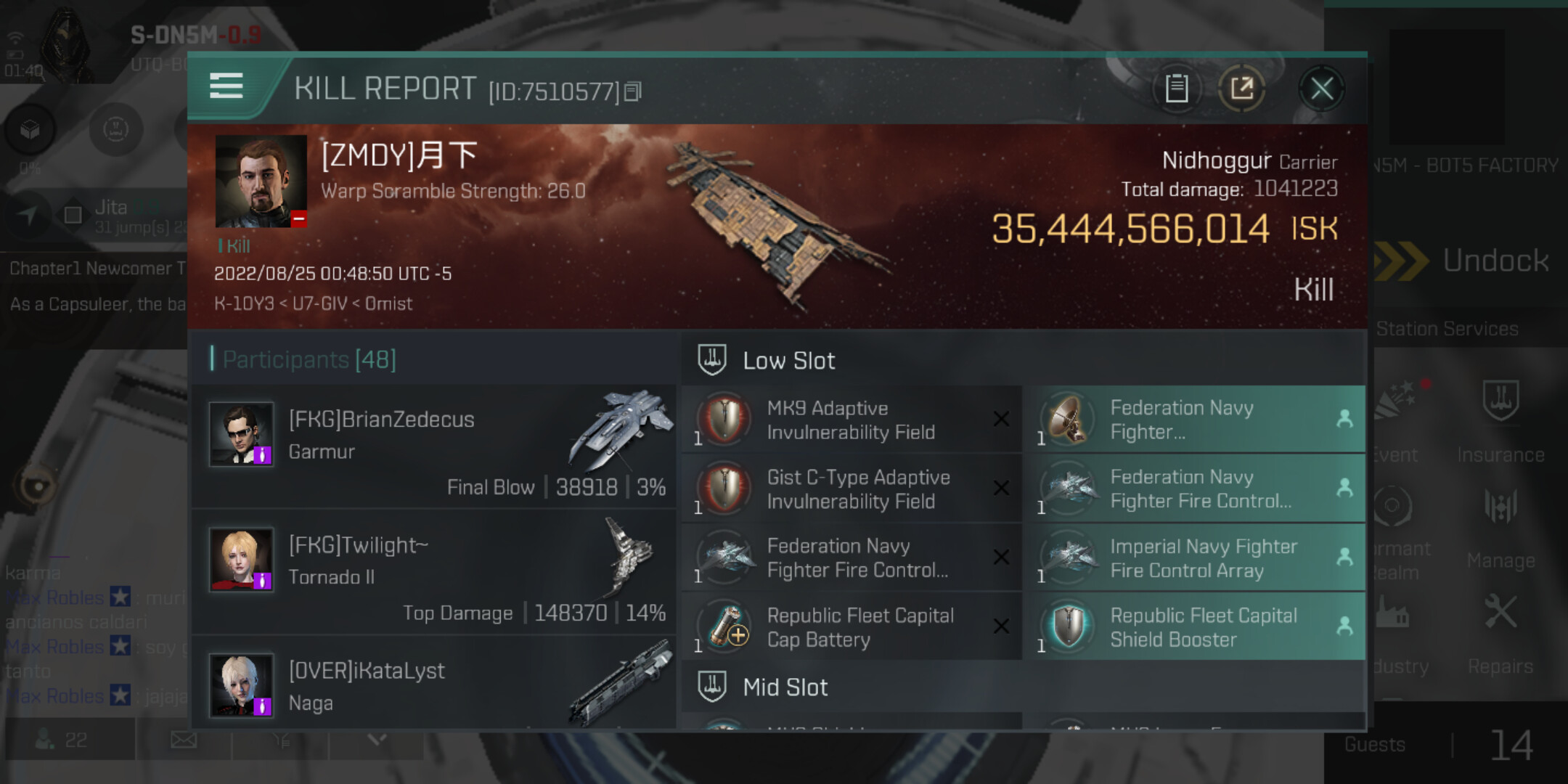Copy the kill report ID

633,91
